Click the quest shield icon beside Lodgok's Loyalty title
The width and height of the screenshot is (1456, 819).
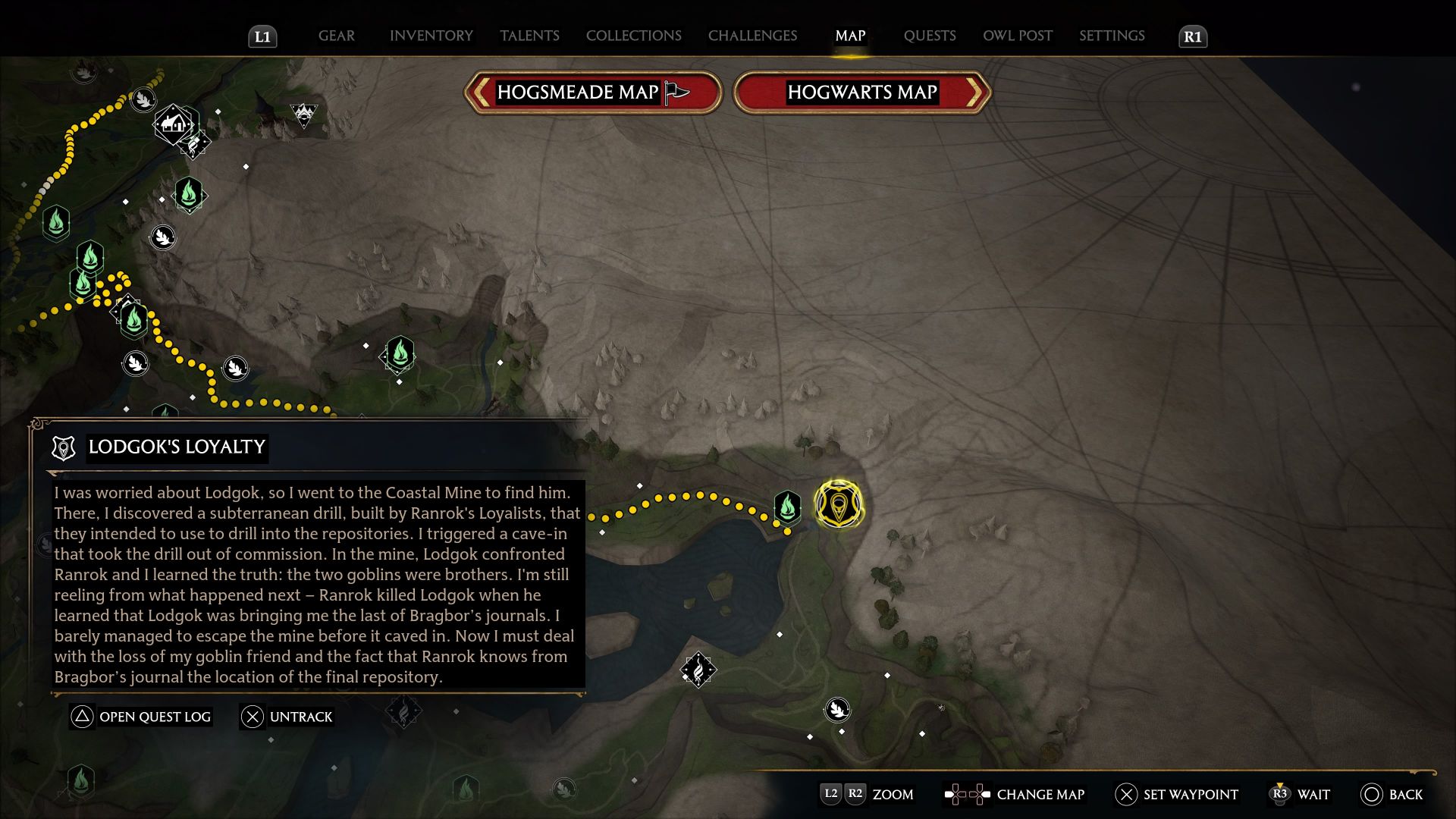pyautogui.click(x=63, y=447)
